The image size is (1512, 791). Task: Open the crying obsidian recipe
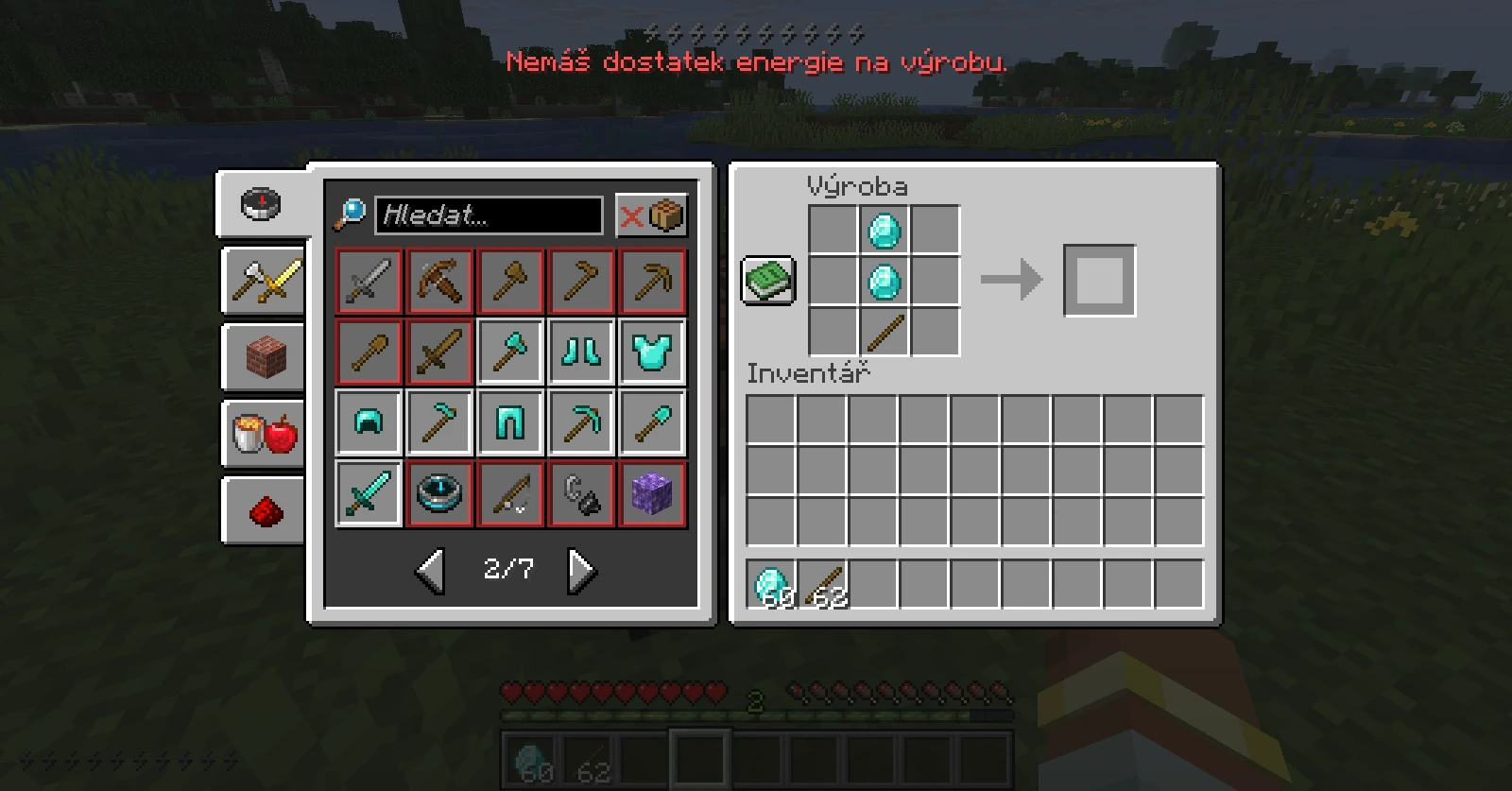tap(652, 494)
